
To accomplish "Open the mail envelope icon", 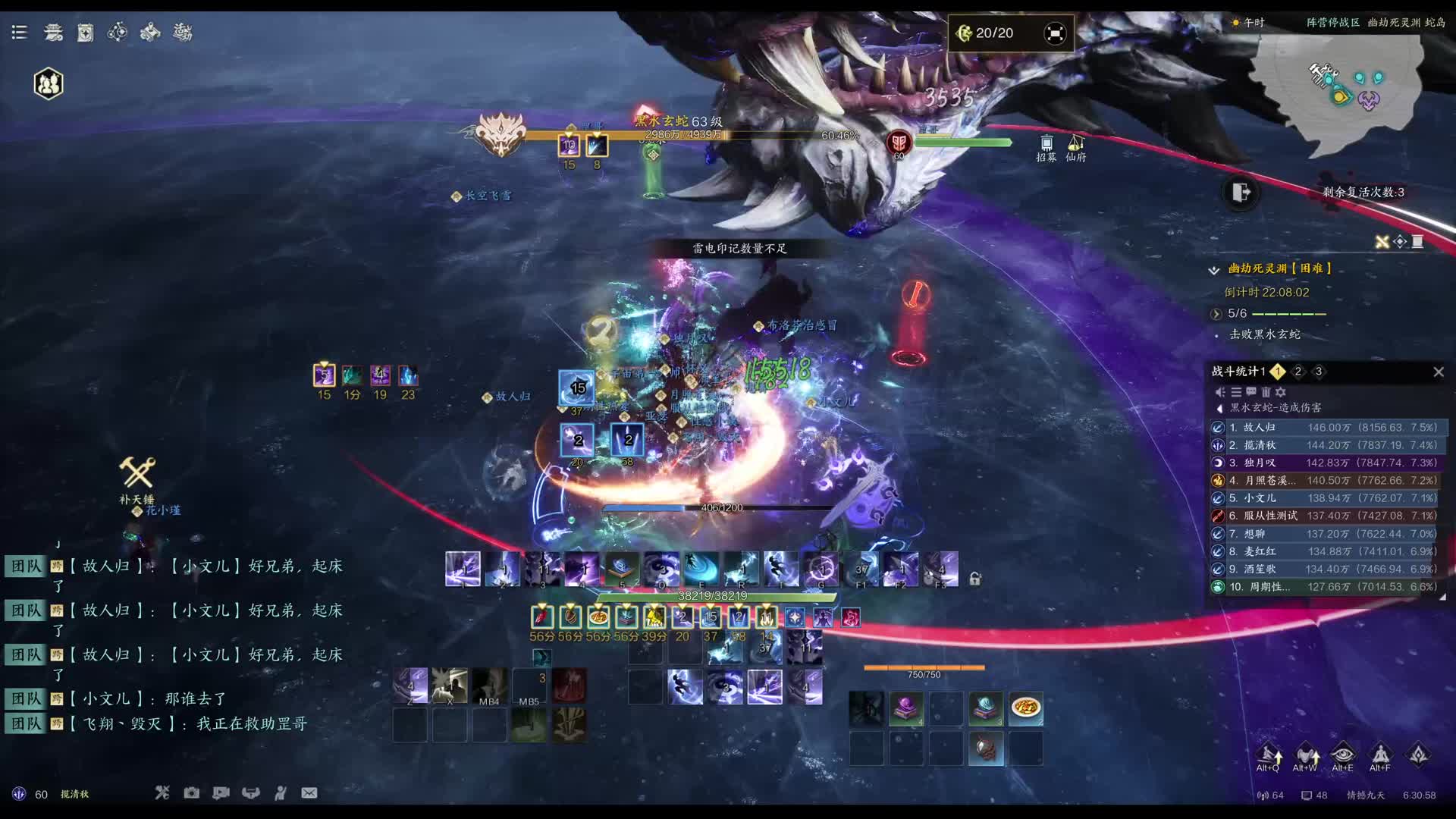I will tap(309, 793).
